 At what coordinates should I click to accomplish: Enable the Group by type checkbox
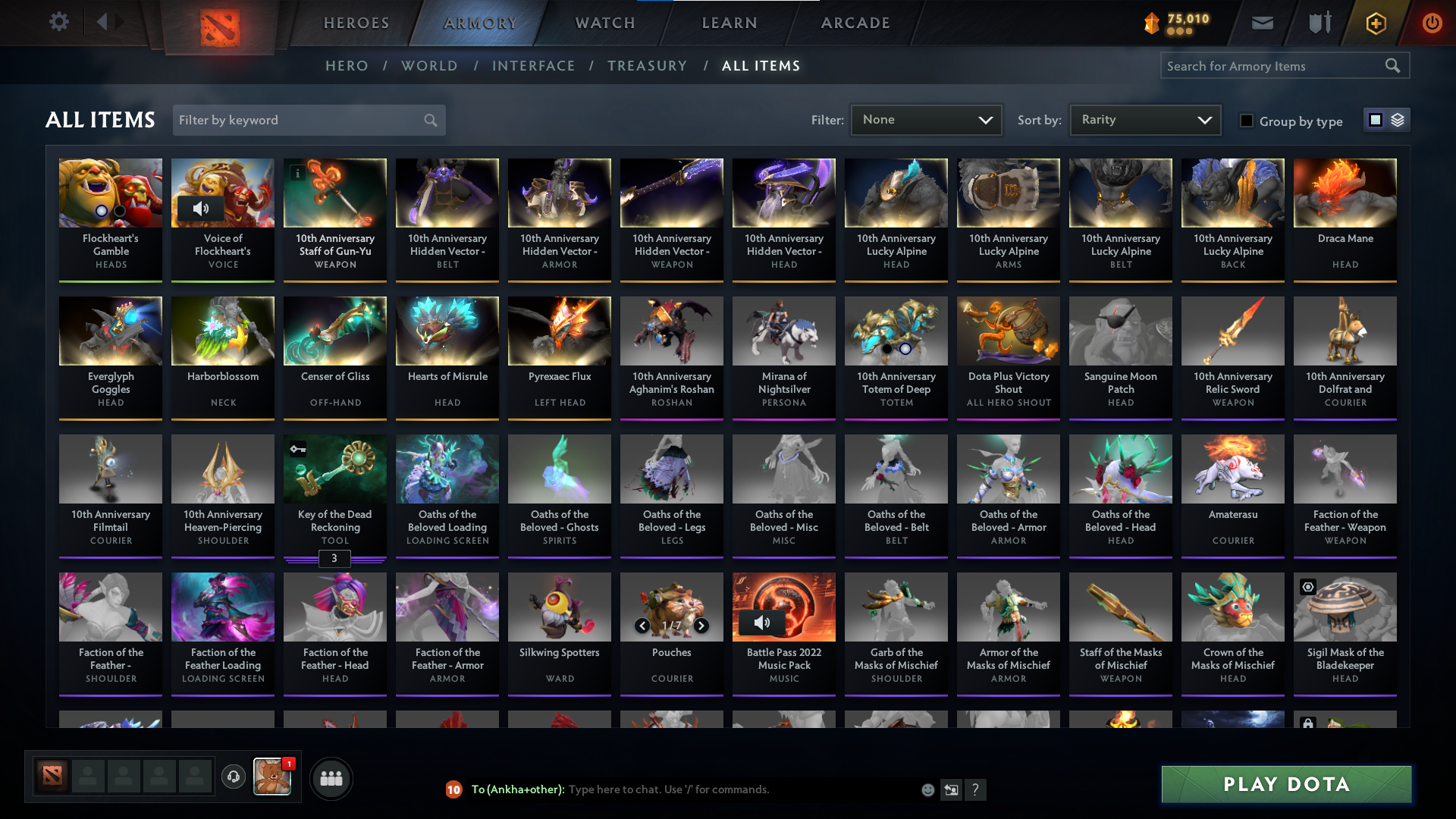[x=1247, y=121]
